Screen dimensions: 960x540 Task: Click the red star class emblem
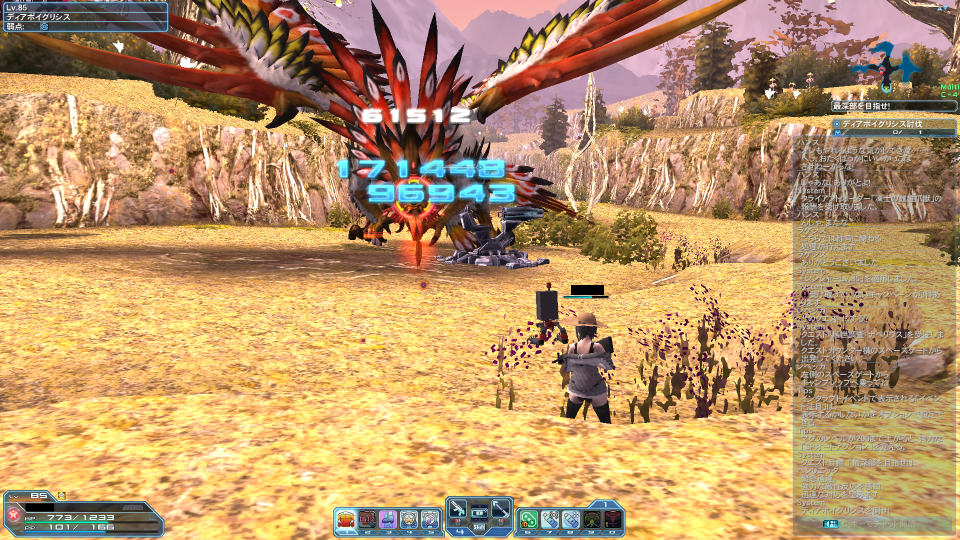coord(14,517)
